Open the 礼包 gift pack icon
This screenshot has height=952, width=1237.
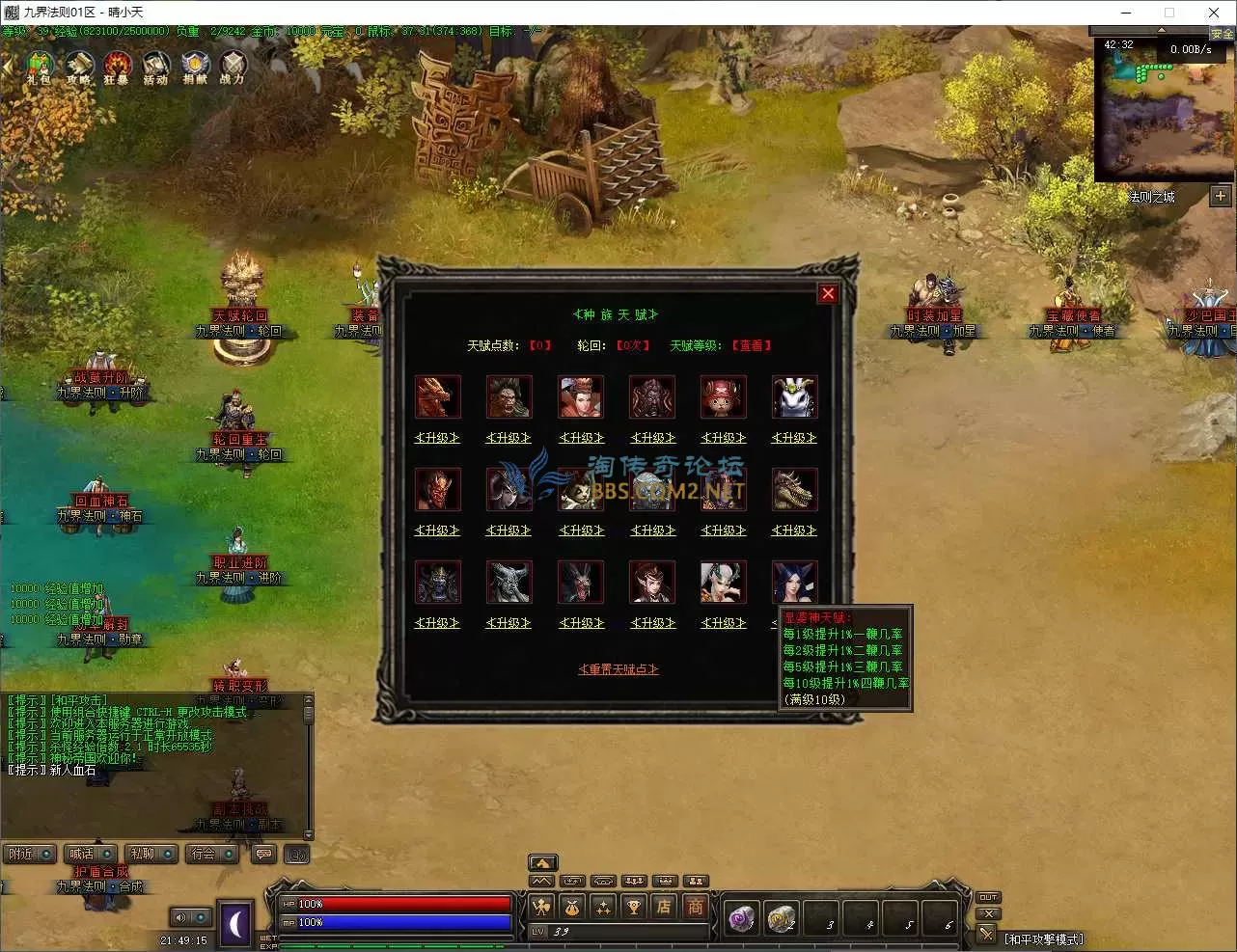(x=39, y=68)
